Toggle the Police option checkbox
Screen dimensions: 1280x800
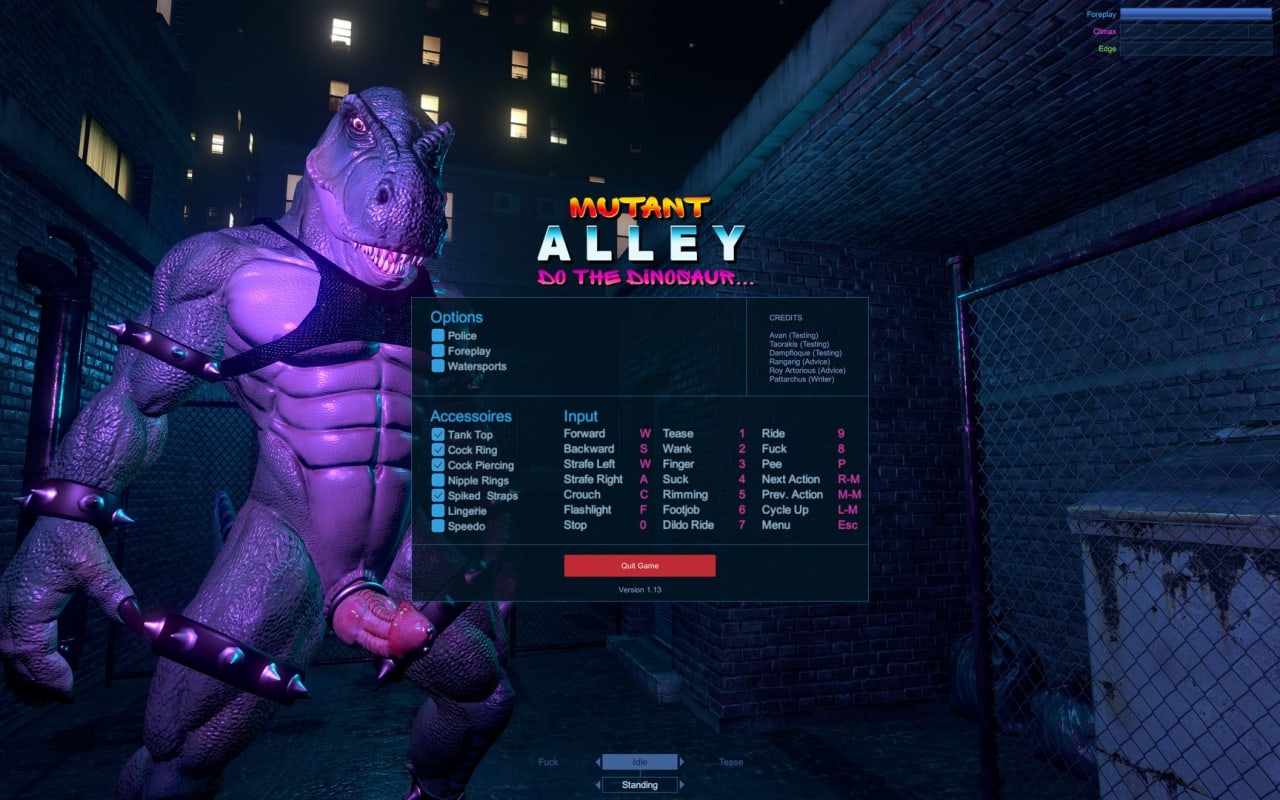(438, 336)
